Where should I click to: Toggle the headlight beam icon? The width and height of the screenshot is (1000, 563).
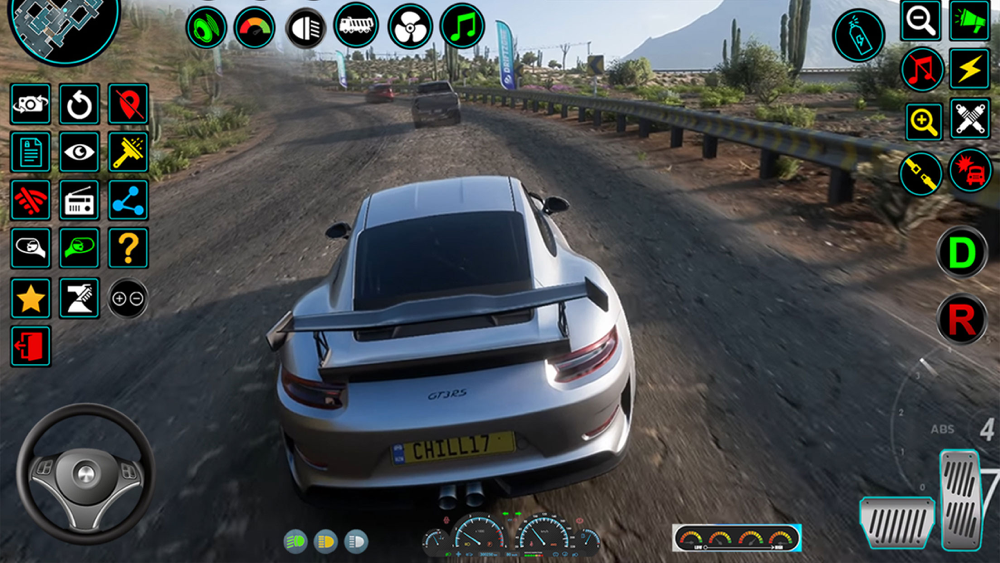[x=306, y=27]
